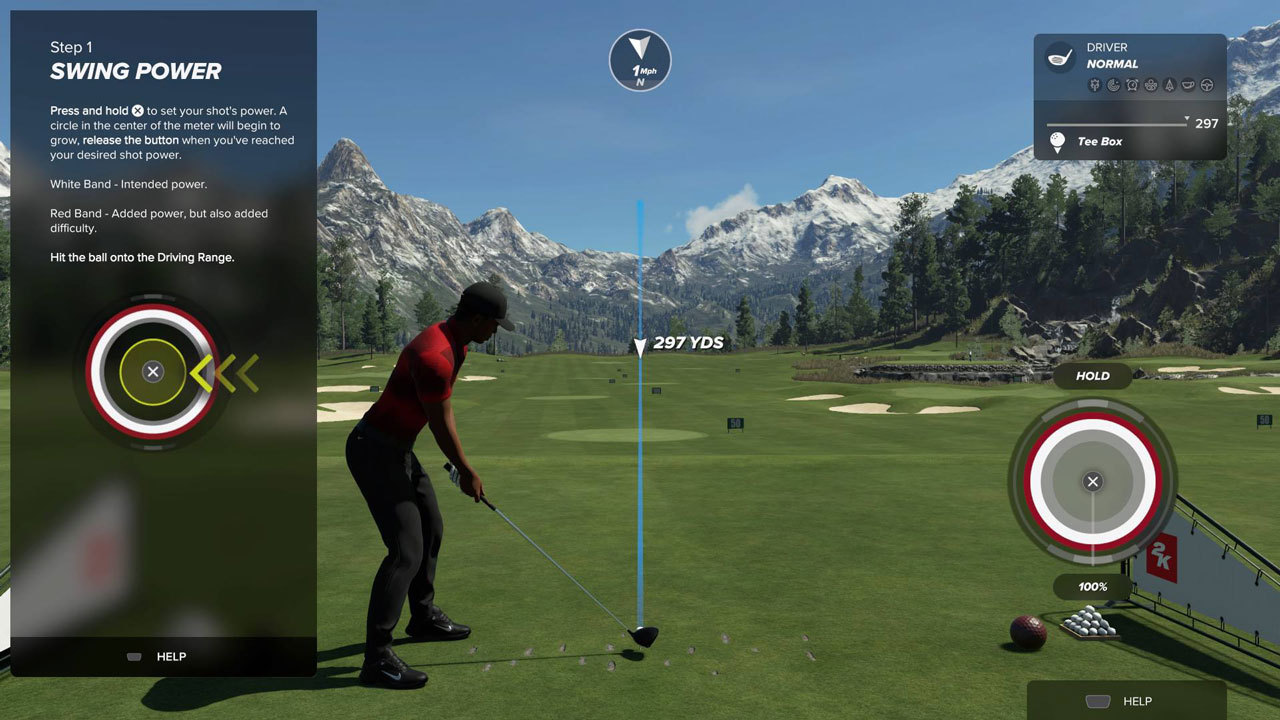This screenshot has height=720, width=1280.
Task: Select the crescent moon icon in club panel
Action: pyautogui.click(x=1113, y=85)
